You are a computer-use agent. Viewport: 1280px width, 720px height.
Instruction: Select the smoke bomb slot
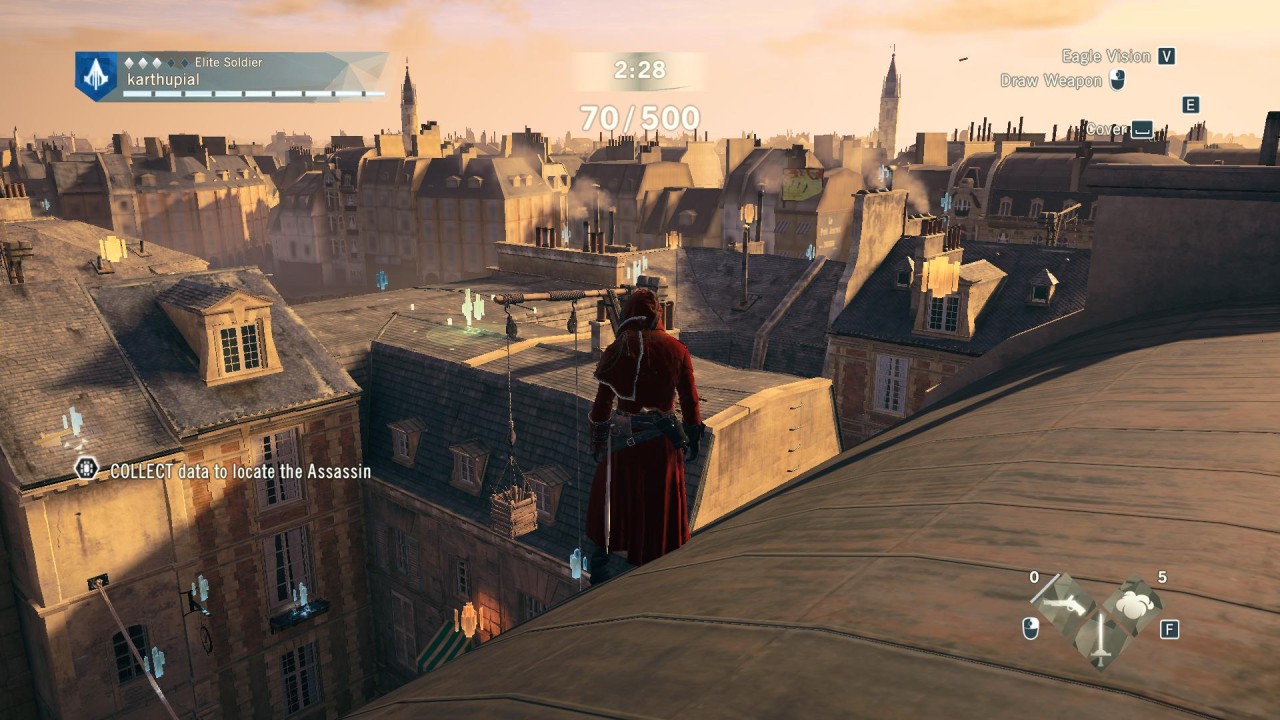coord(1134,604)
